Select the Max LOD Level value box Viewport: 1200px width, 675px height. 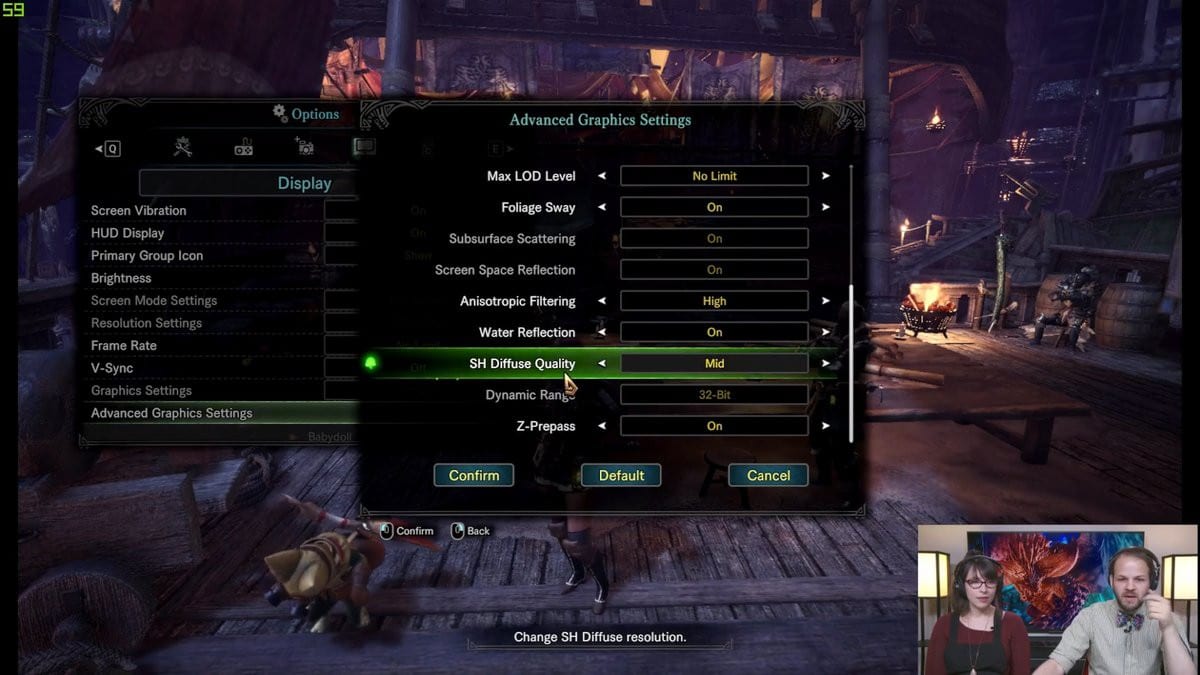click(714, 176)
